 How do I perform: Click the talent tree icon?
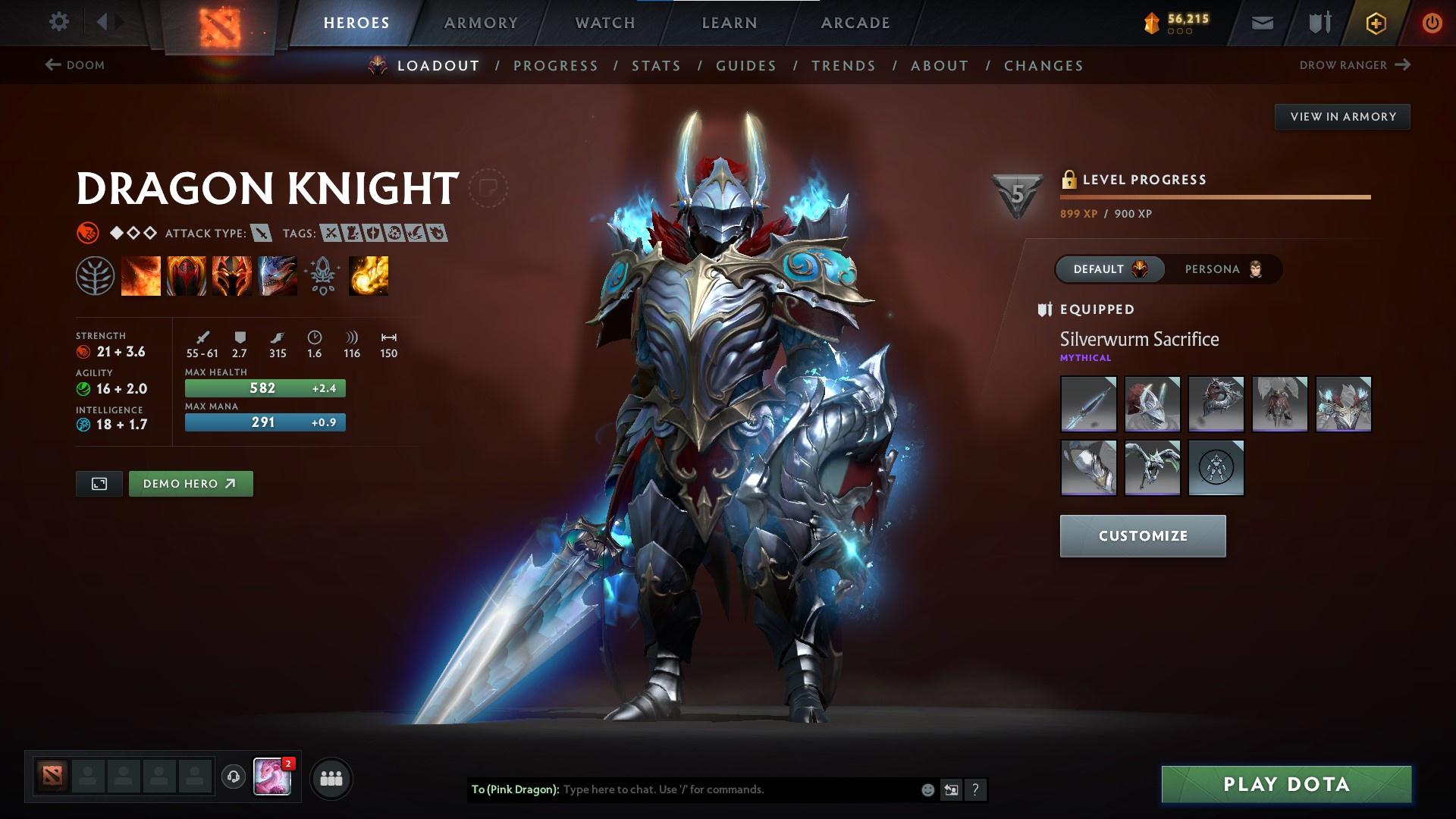pos(96,275)
